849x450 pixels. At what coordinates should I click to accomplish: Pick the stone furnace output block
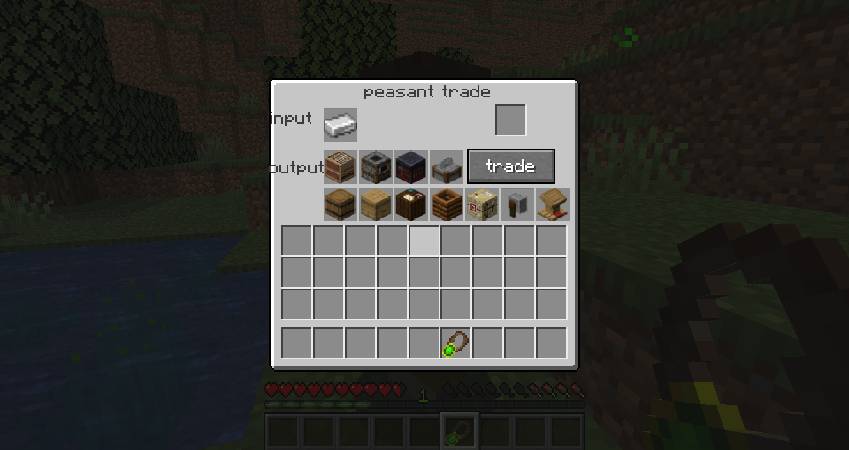(x=375, y=166)
